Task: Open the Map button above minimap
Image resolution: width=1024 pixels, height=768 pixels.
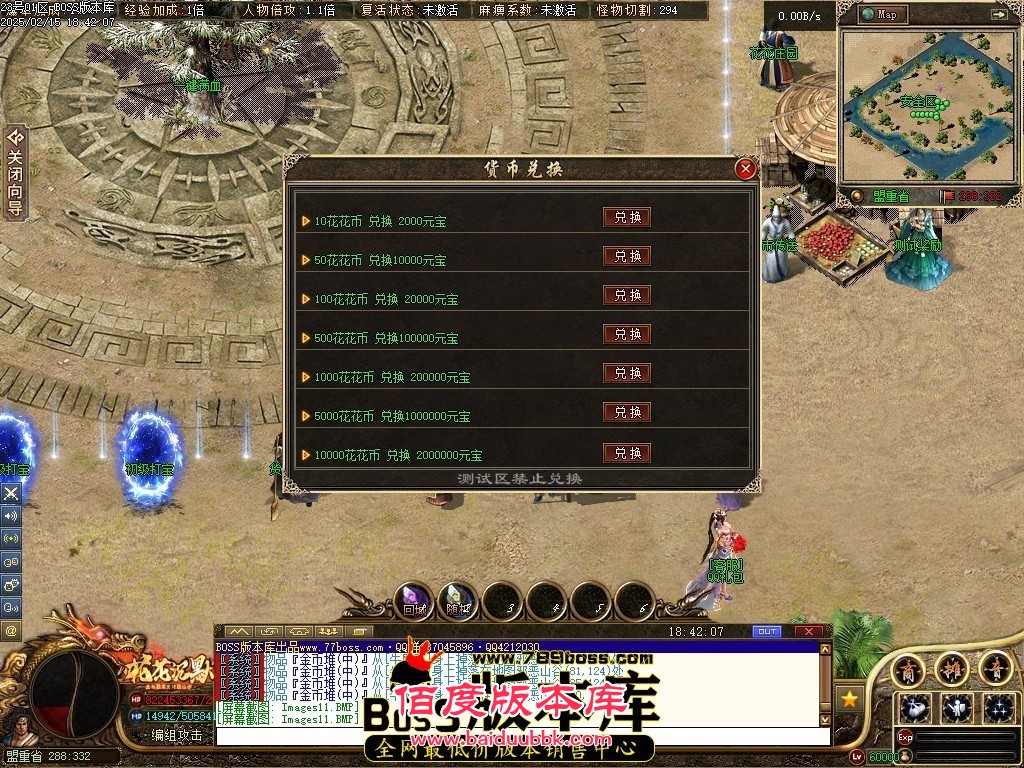Action: [x=880, y=15]
